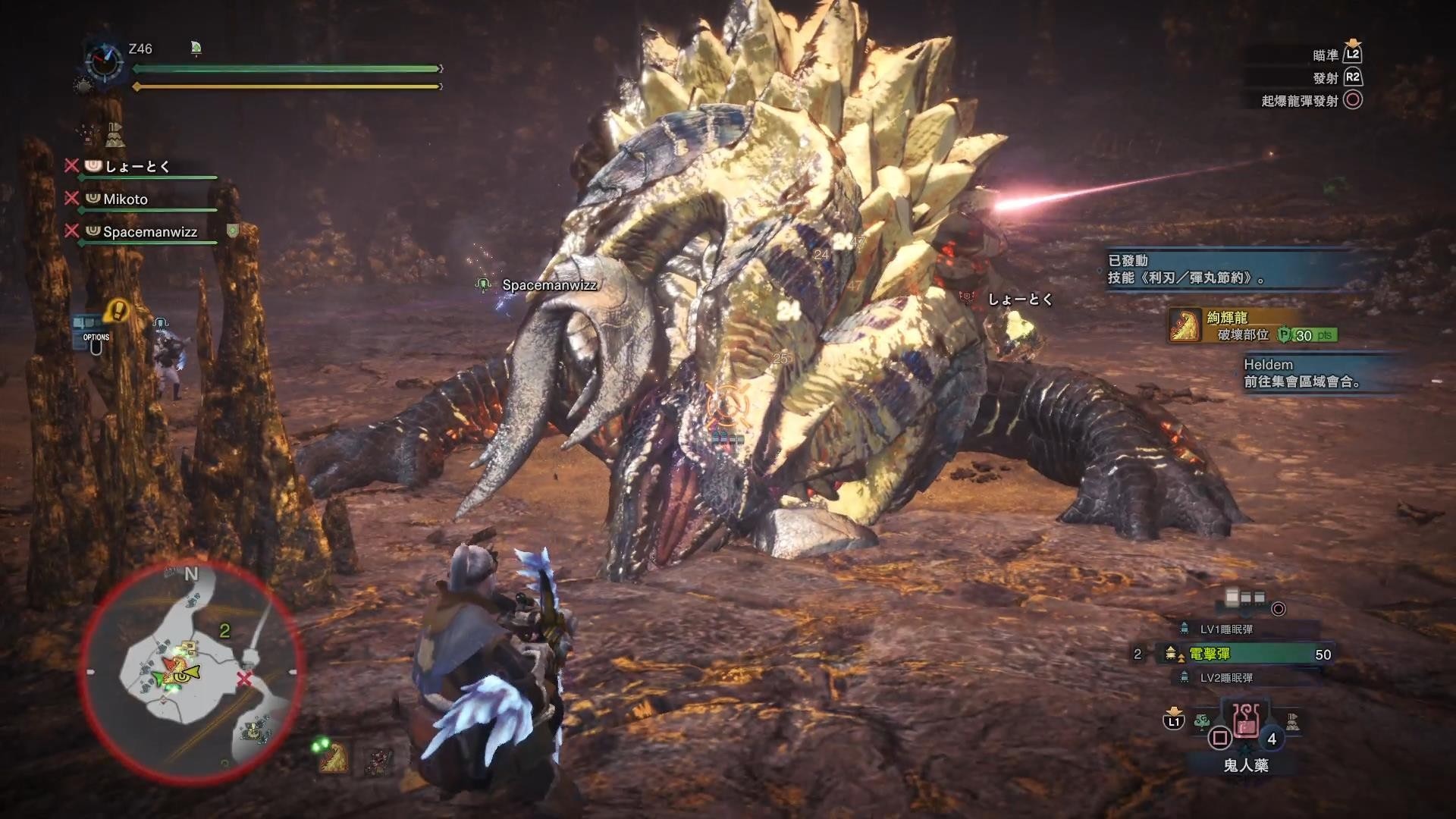
Task: Select party member しょーとく in the list
Action: pos(137,166)
